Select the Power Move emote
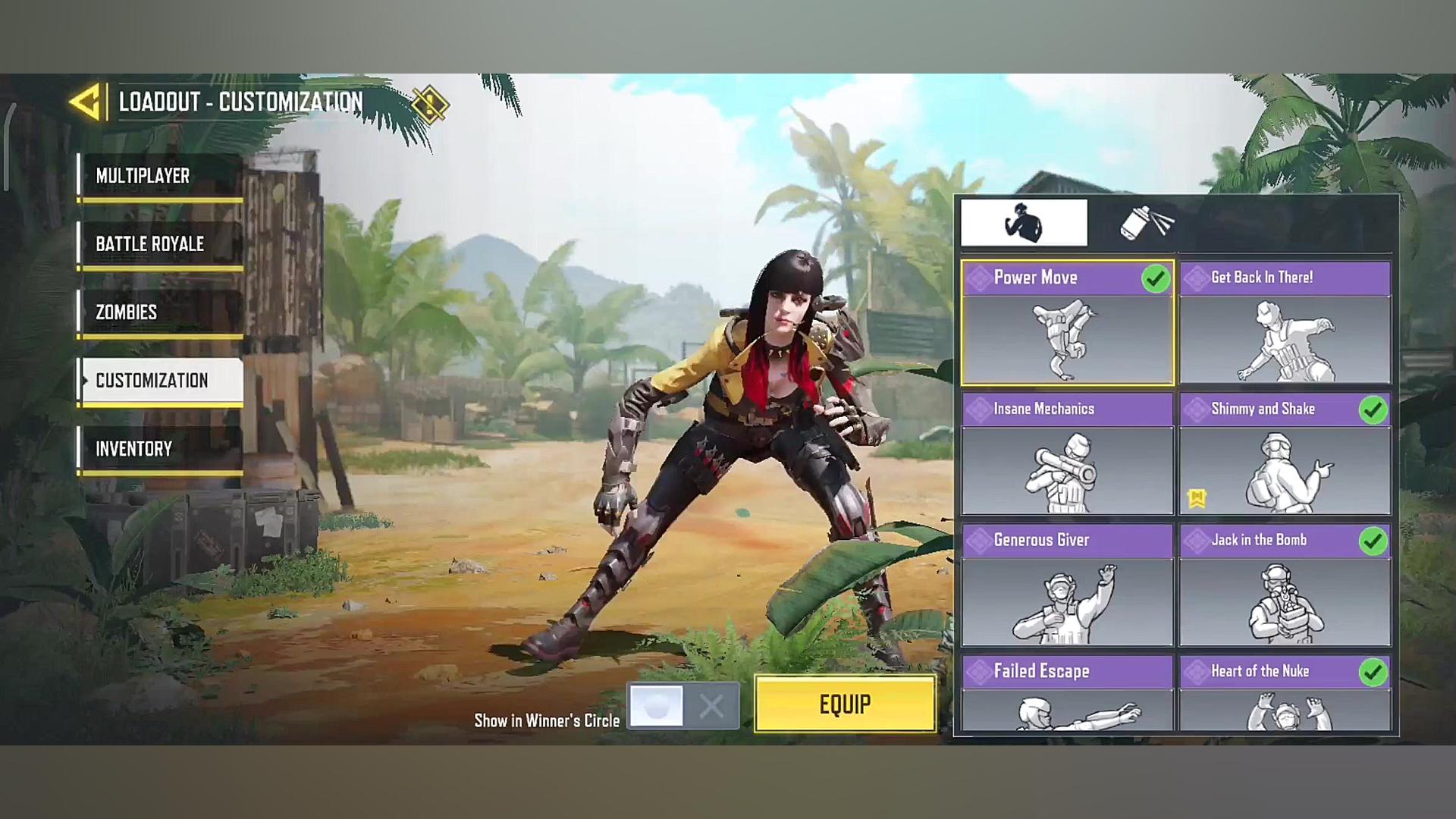This screenshot has height=819, width=1456. [x=1067, y=324]
